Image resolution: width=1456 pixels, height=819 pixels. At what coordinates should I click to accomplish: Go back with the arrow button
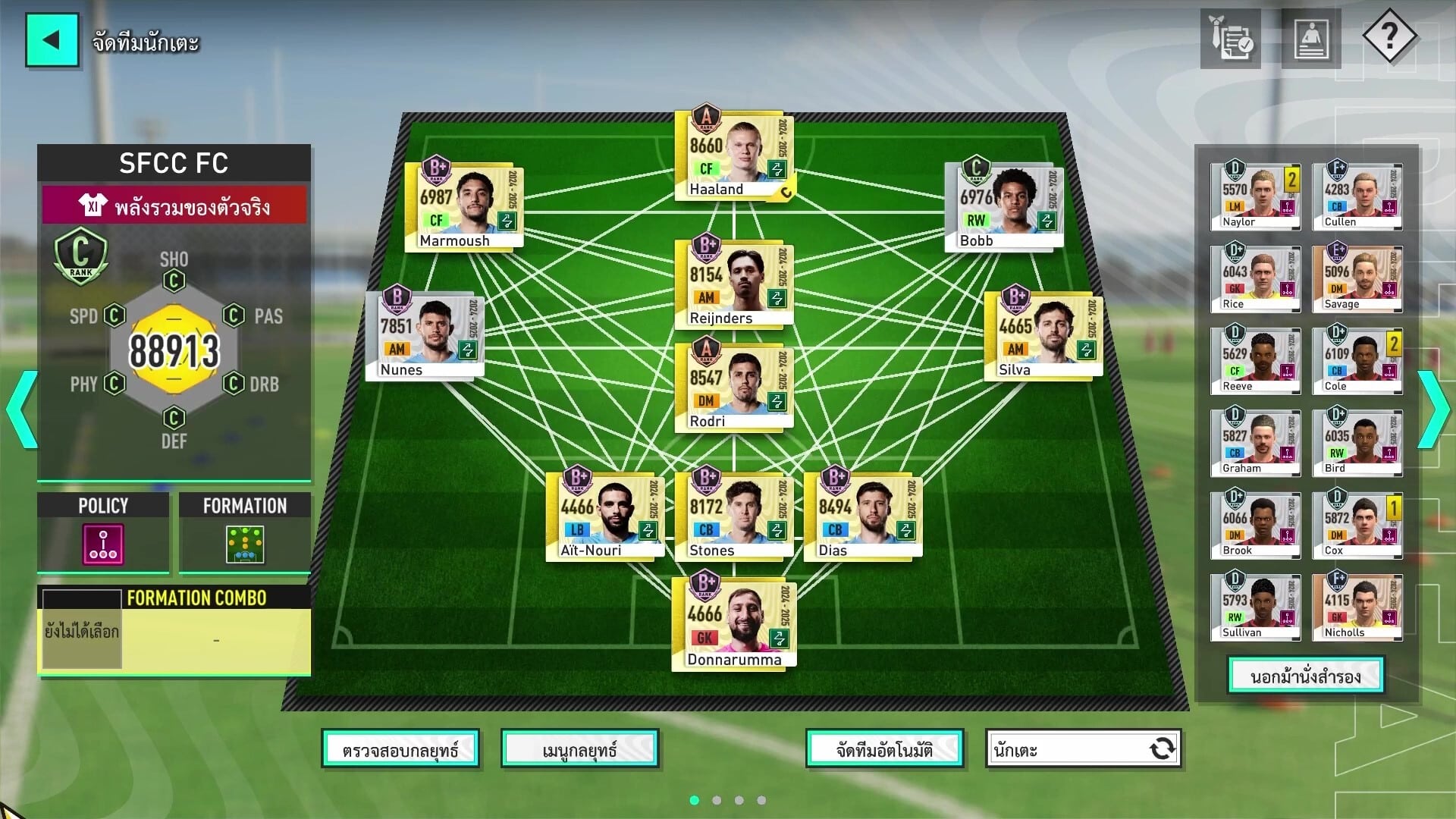(52, 40)
